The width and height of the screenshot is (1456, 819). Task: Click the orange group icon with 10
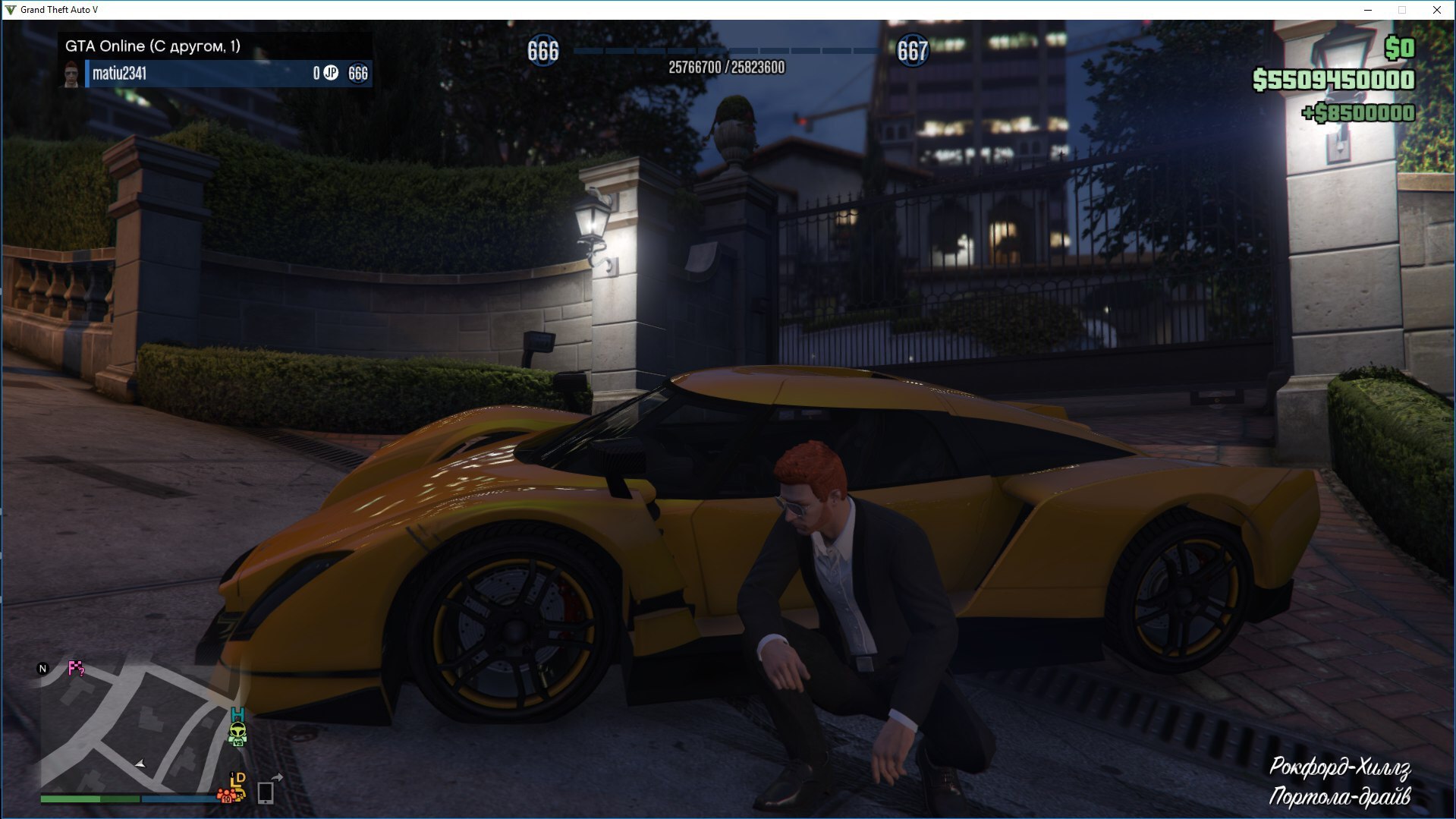coord(225,795)
